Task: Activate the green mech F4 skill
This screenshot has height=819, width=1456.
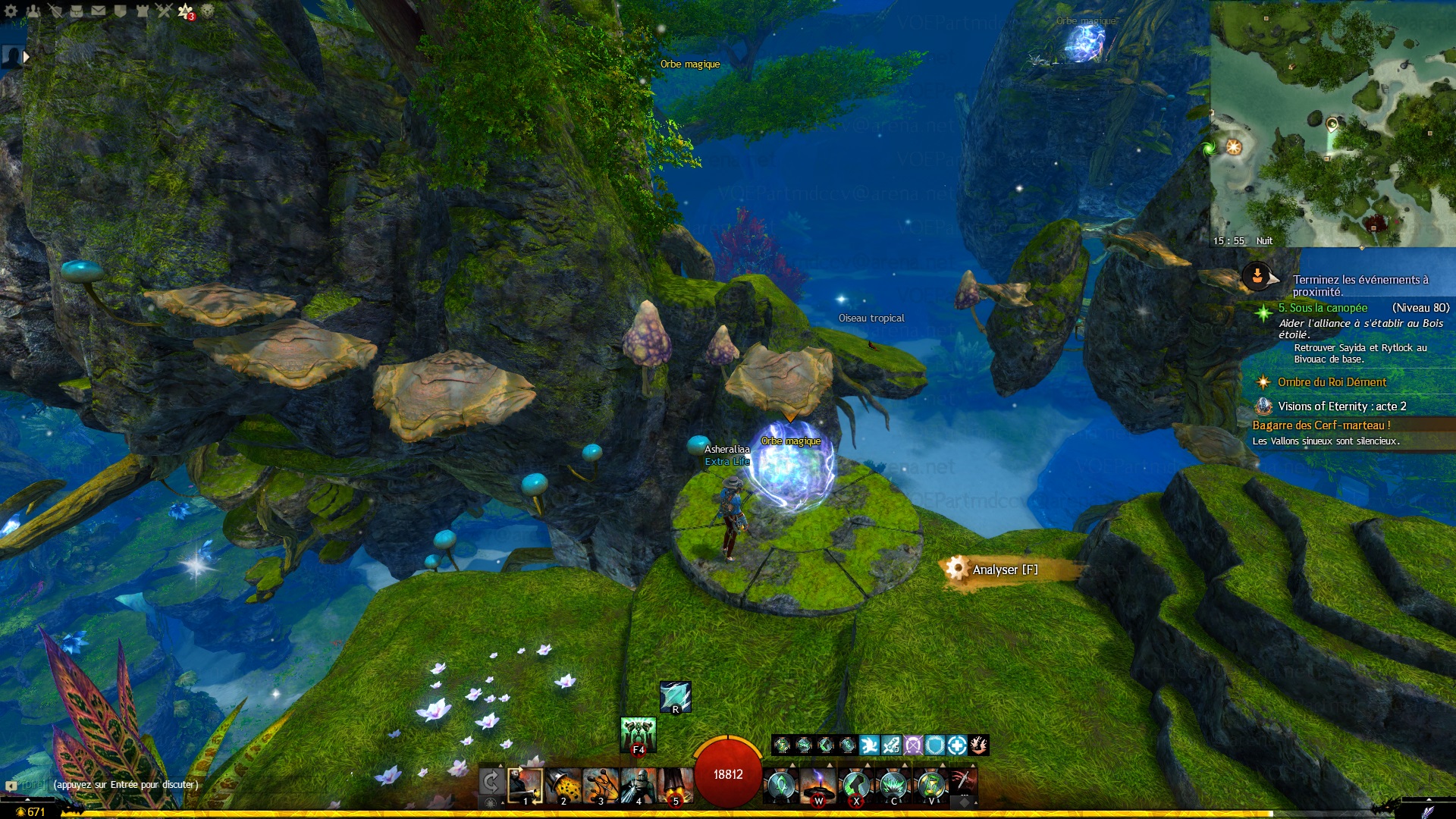Action: pos(638,734)
